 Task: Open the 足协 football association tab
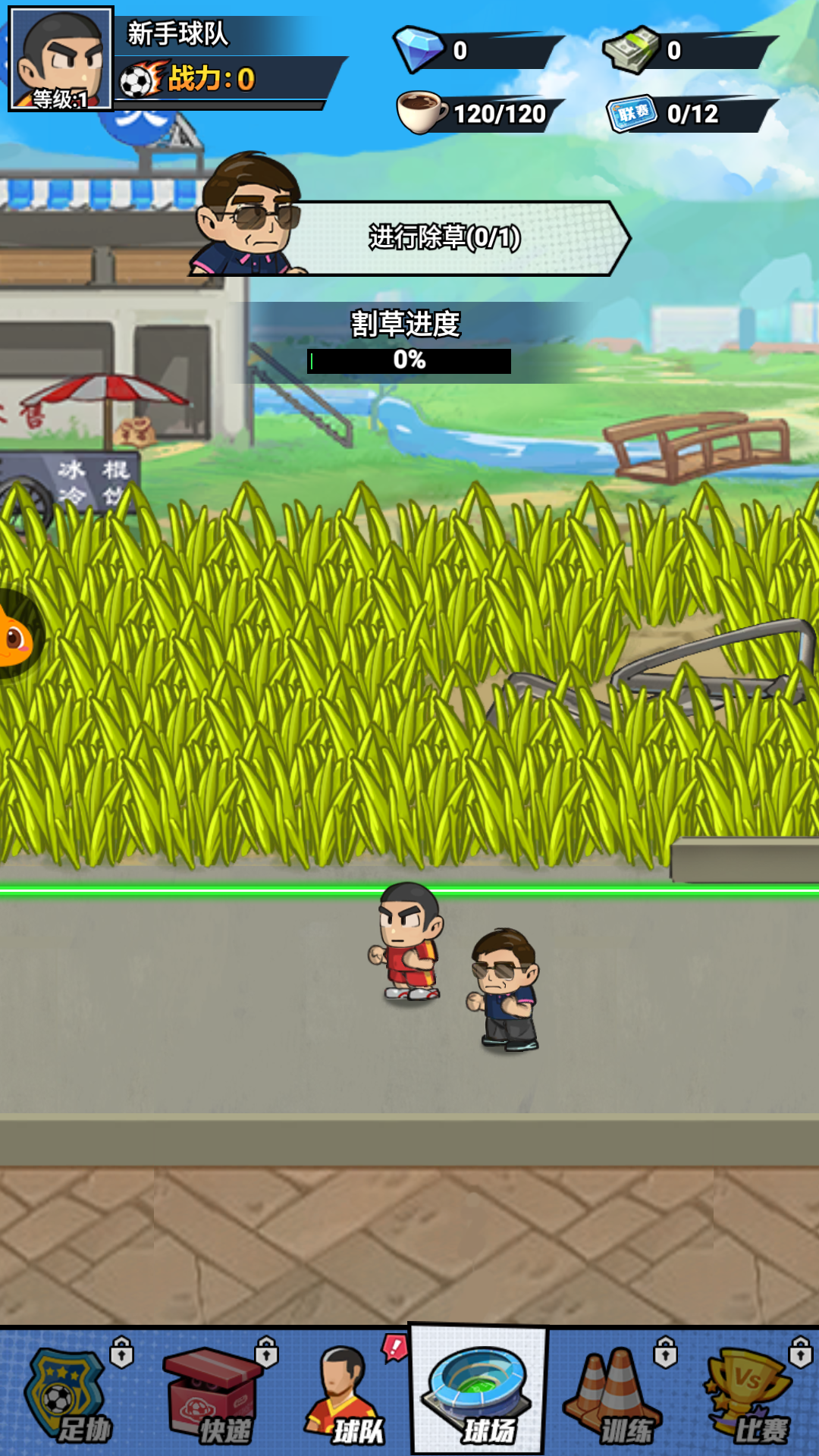click(68, 1394)
